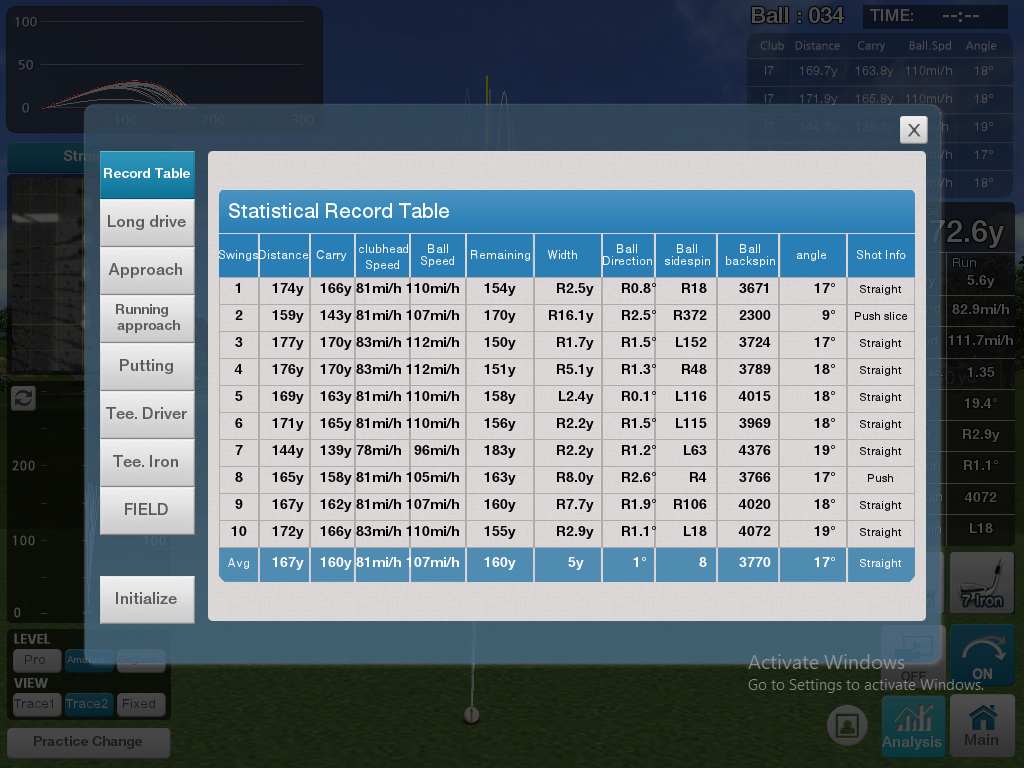Click the Initialize button
The image size is (1024, 768).
click(x=147, y=599)
